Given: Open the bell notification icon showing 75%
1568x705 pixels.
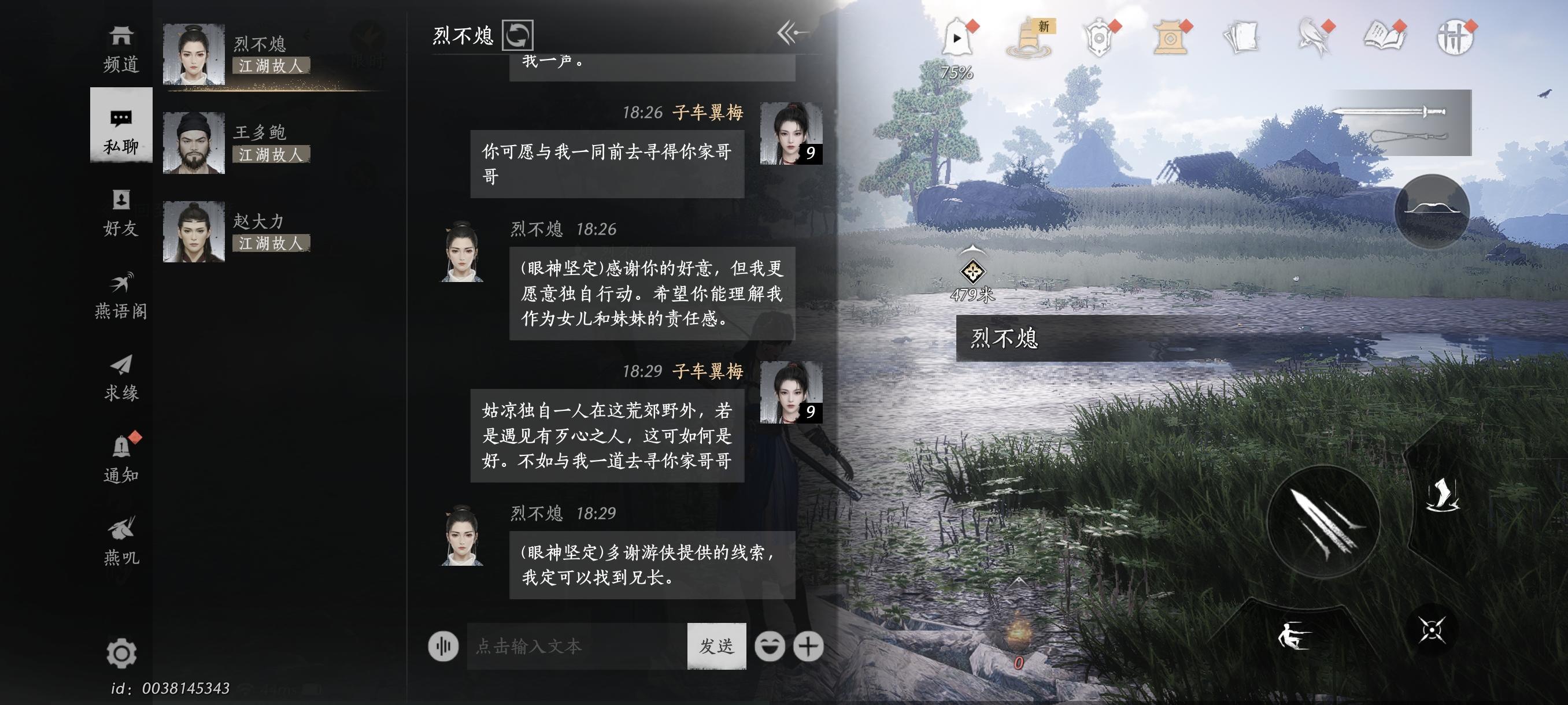Looking at the screenshot, I should click(959, 38).
